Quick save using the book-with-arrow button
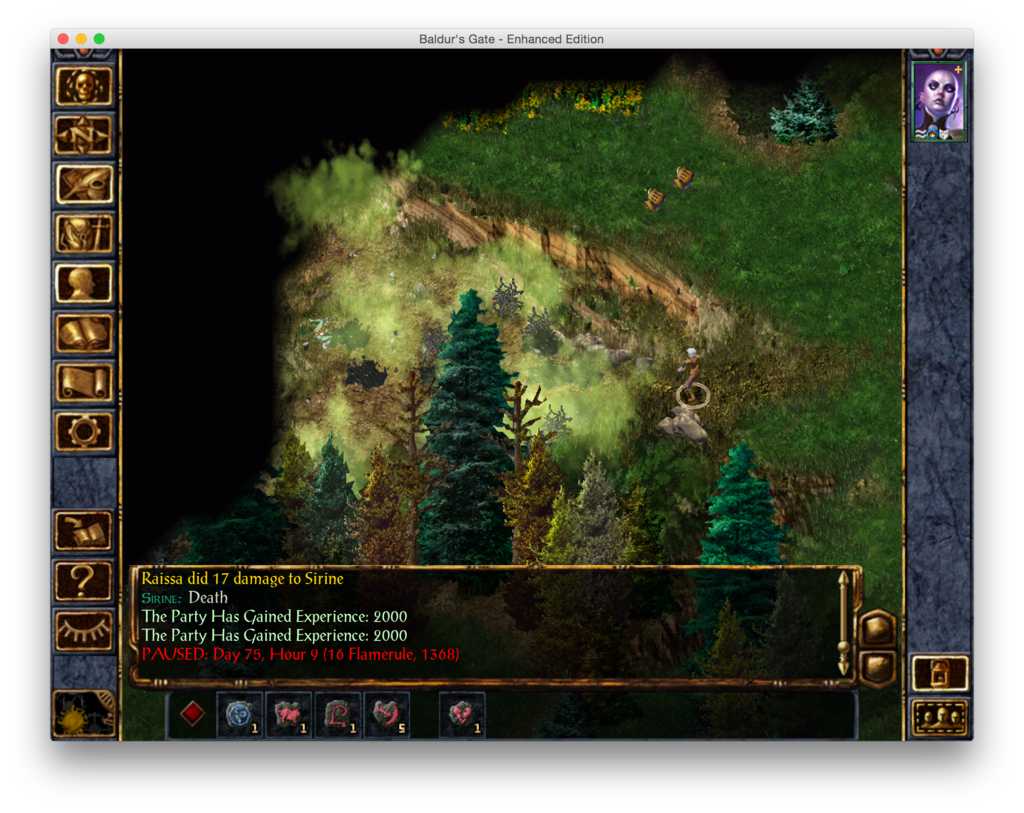The width and height of the screenshot is (1024, 813). click(x=84, y=531)
